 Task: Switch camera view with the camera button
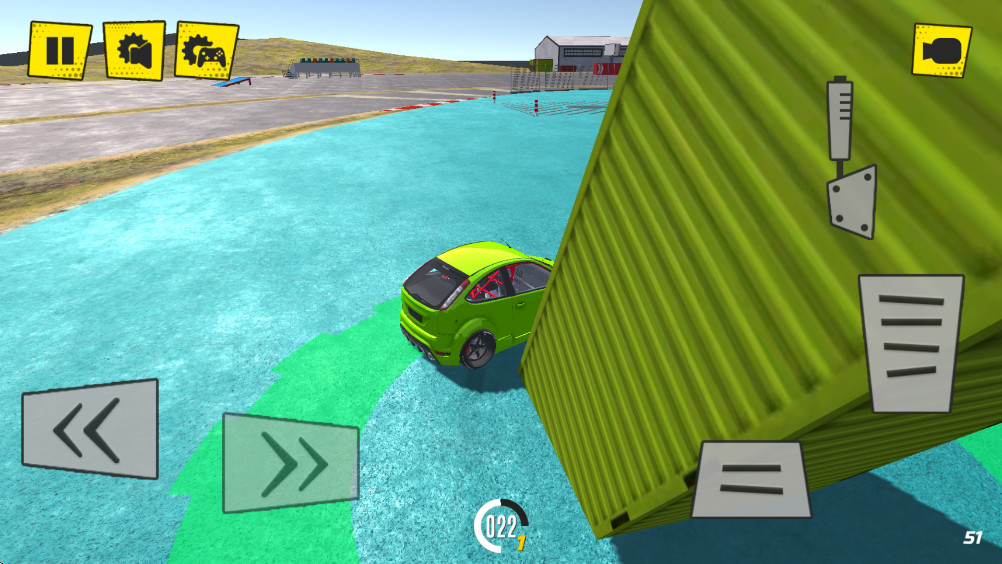(x=941, y=50)
